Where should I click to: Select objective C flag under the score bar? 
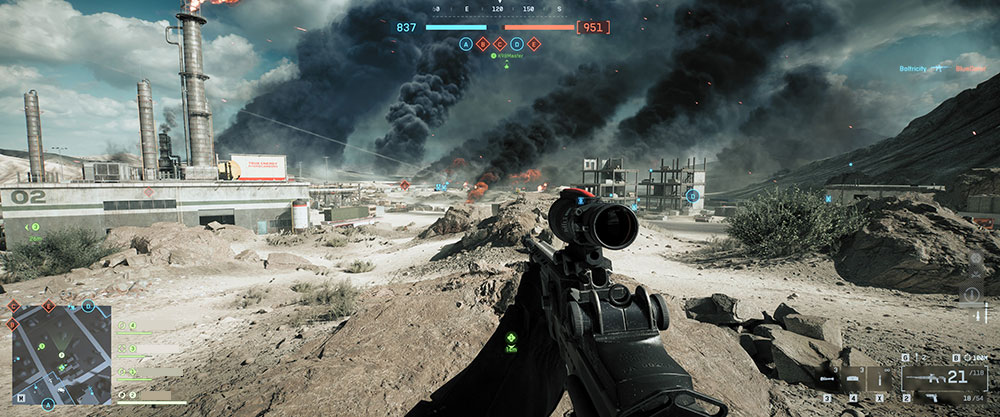[500, 44]
